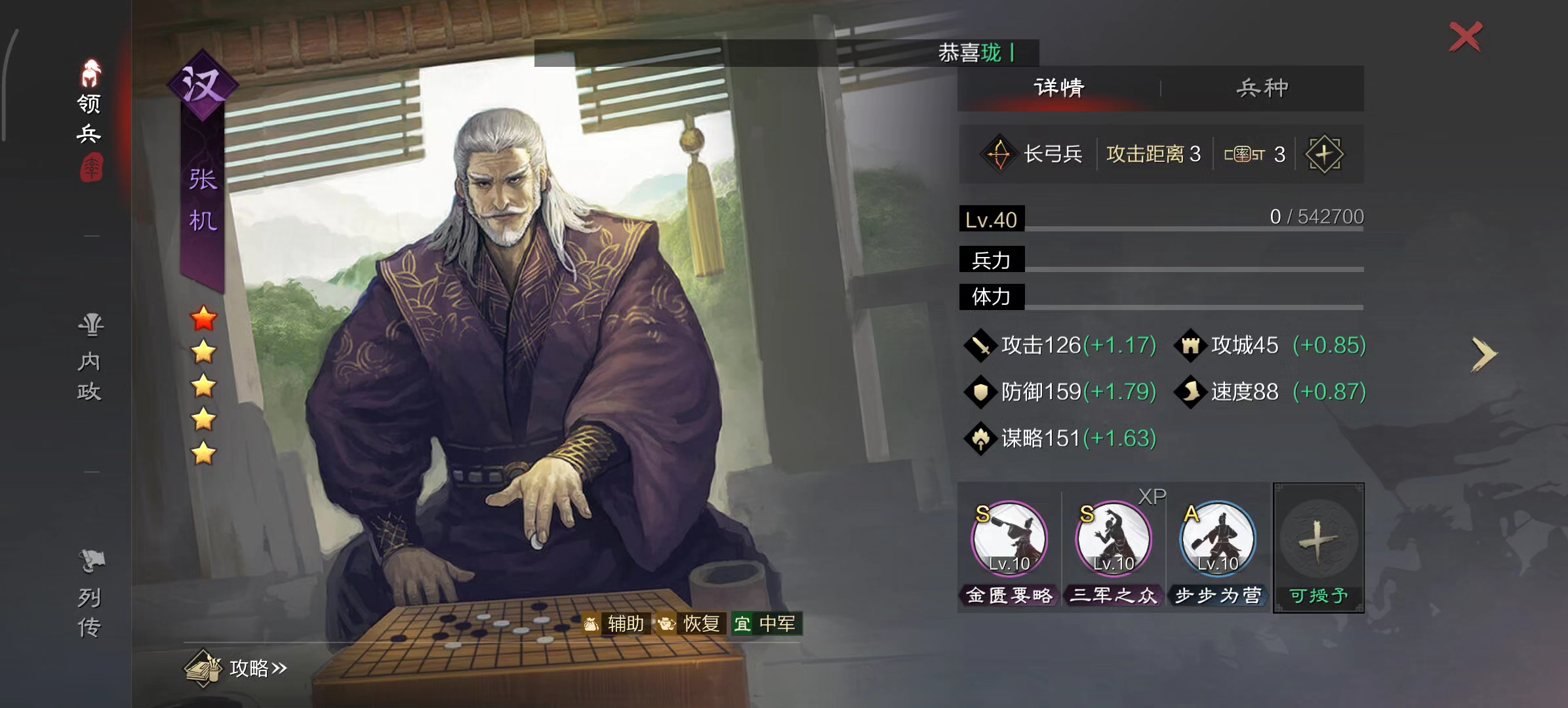Expand the gold plus near 攻击距离3
The height and width of the screenshot is (708, 1568).
coord(1324,153)
